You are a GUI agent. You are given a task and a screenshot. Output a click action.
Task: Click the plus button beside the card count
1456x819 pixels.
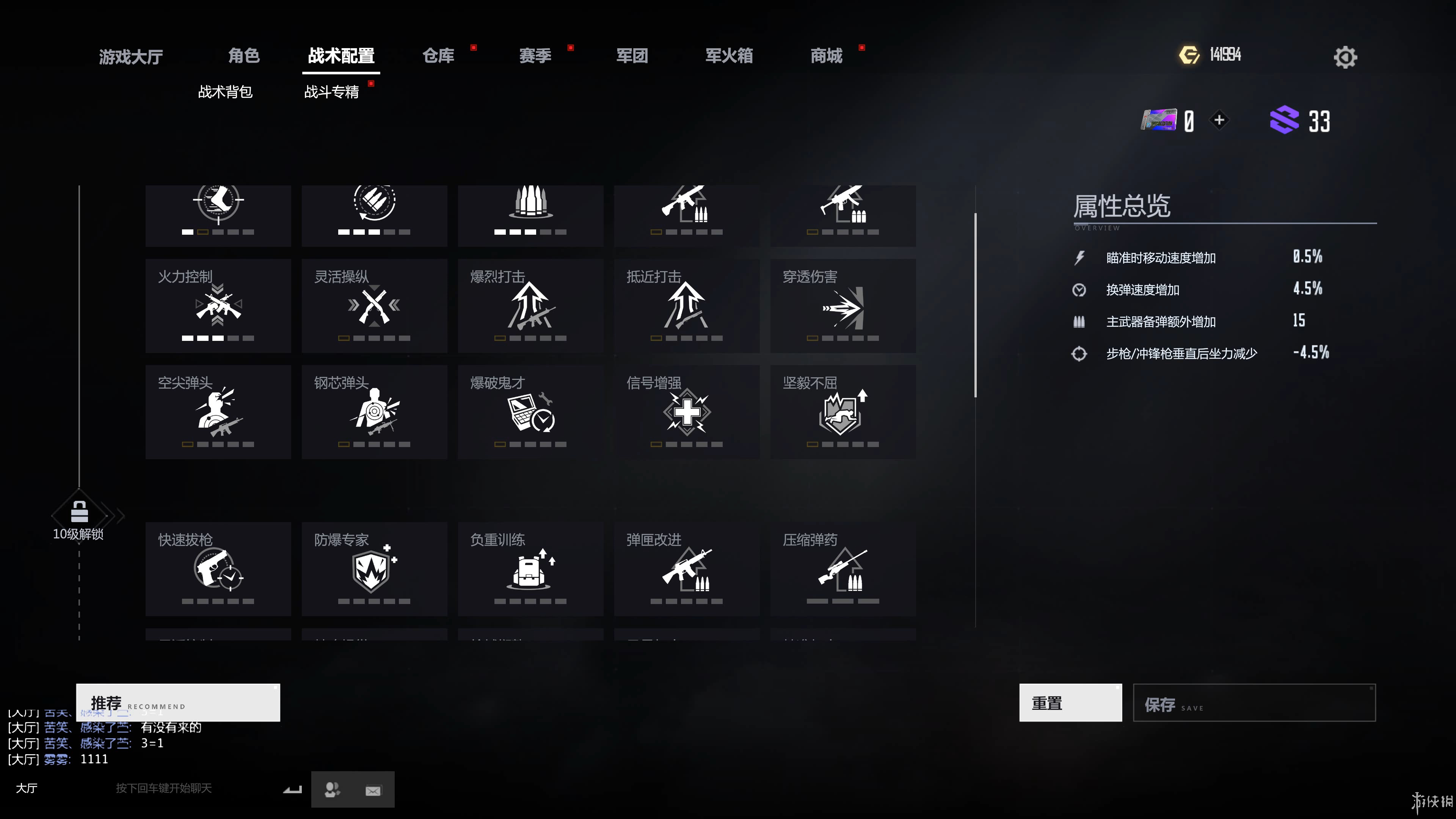click(1219, 120)
